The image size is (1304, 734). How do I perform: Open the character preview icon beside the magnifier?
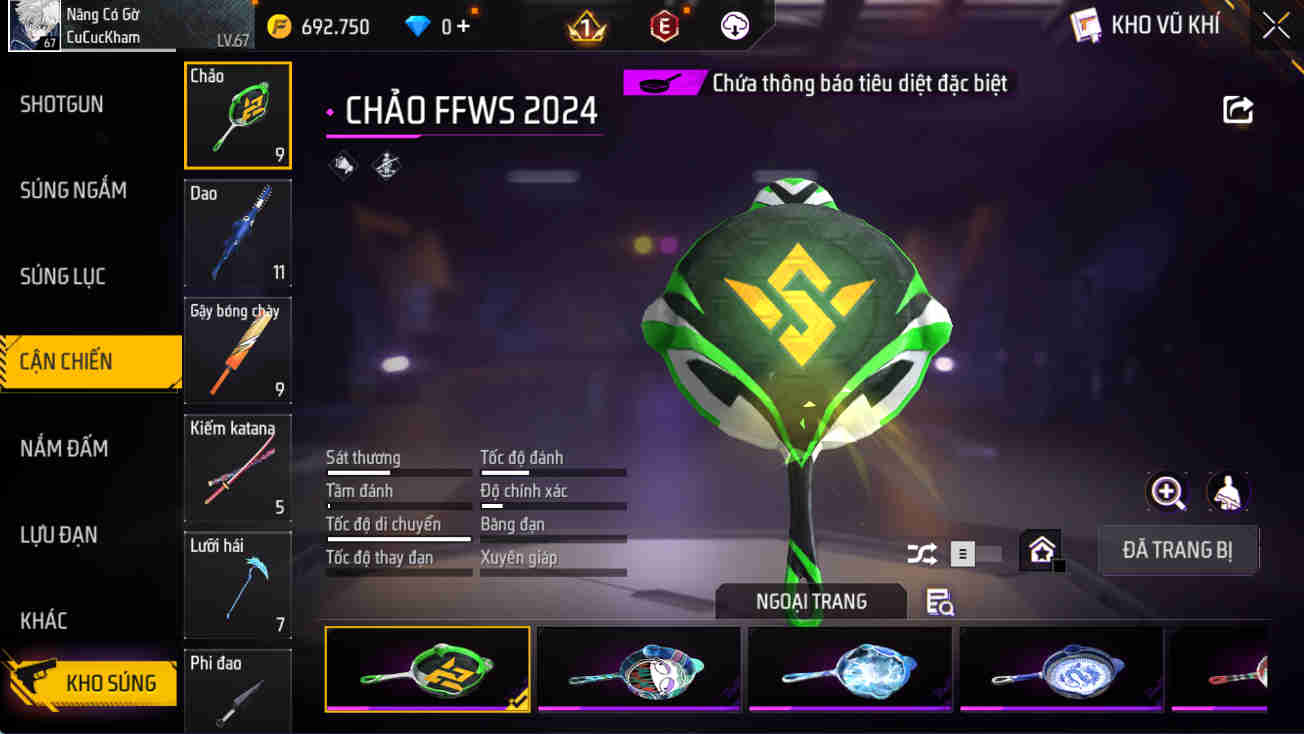pyautogui.click(x=1228, y=492)
